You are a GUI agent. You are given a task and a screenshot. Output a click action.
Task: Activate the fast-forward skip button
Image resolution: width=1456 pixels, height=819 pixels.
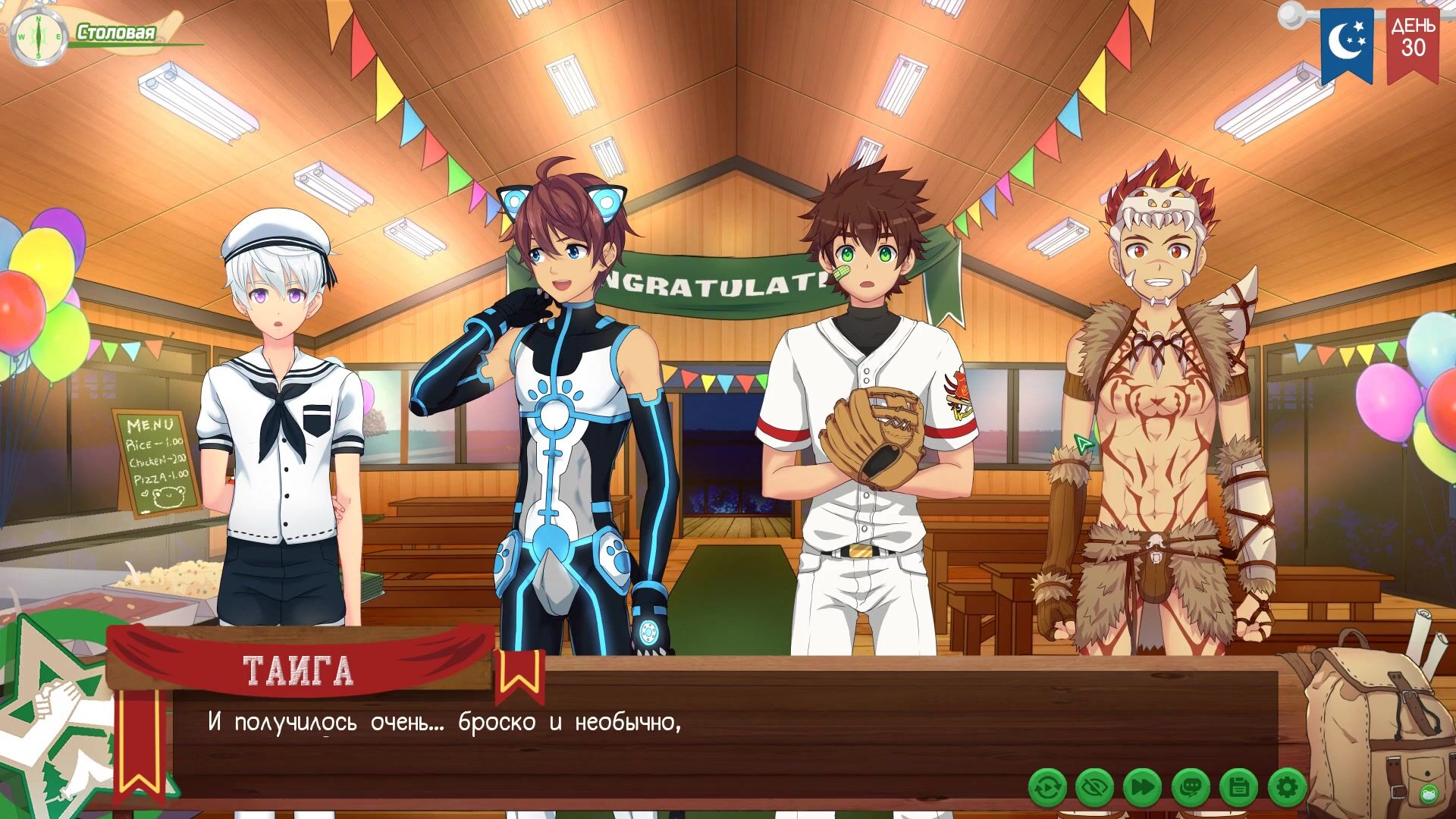pos(1143,789)
